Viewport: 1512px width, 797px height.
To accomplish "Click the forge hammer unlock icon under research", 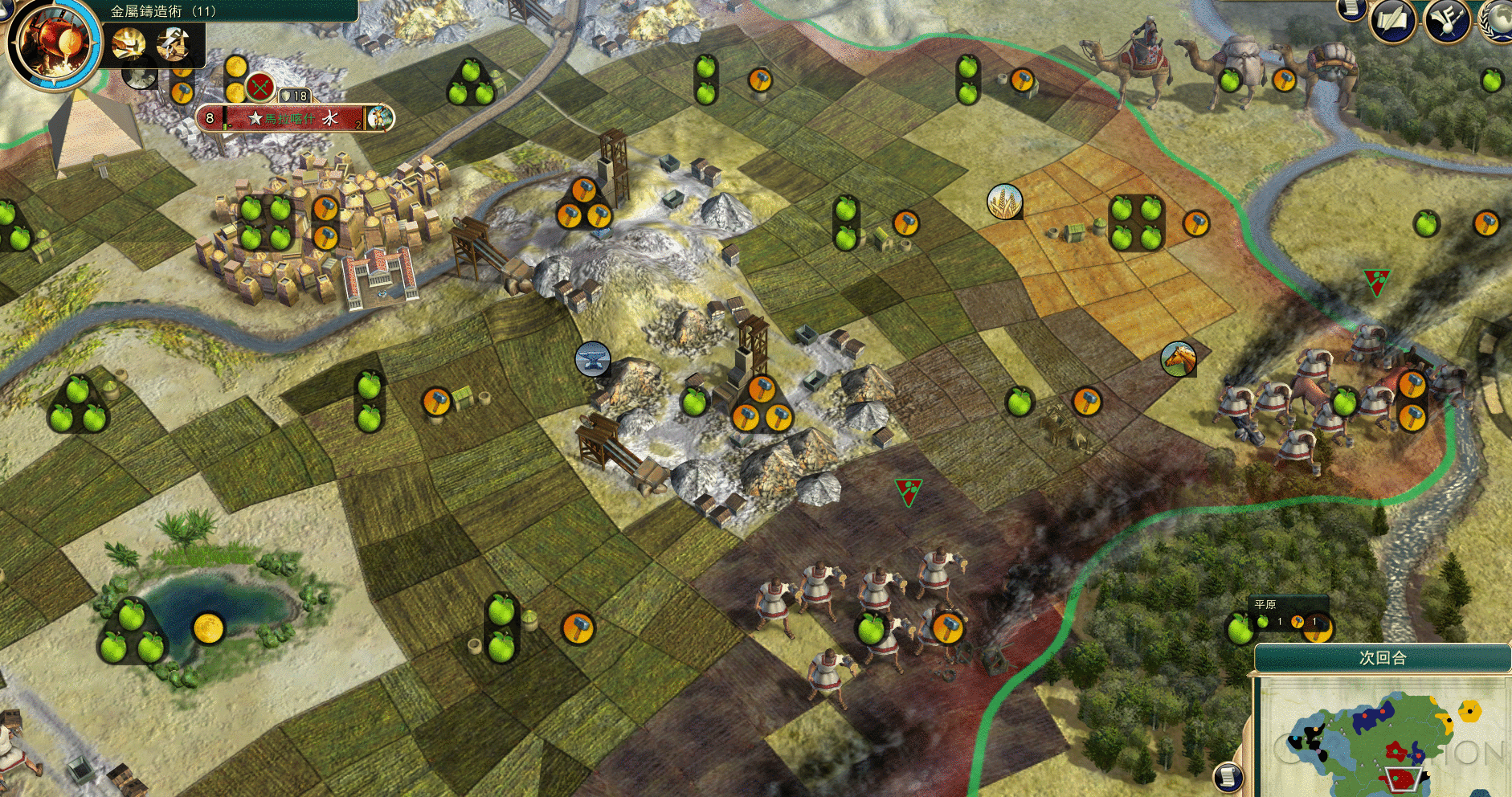I will (129, 43).
